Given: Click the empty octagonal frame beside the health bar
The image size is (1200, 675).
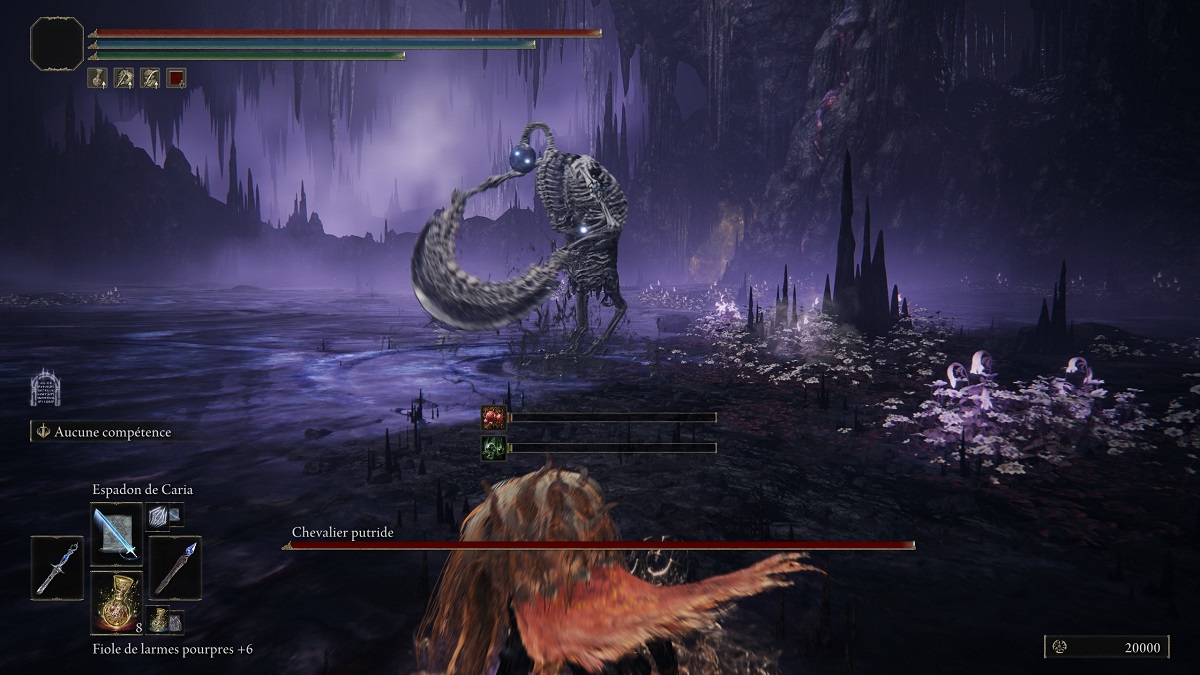Looking at the screenshot, I should coord(57,43).
